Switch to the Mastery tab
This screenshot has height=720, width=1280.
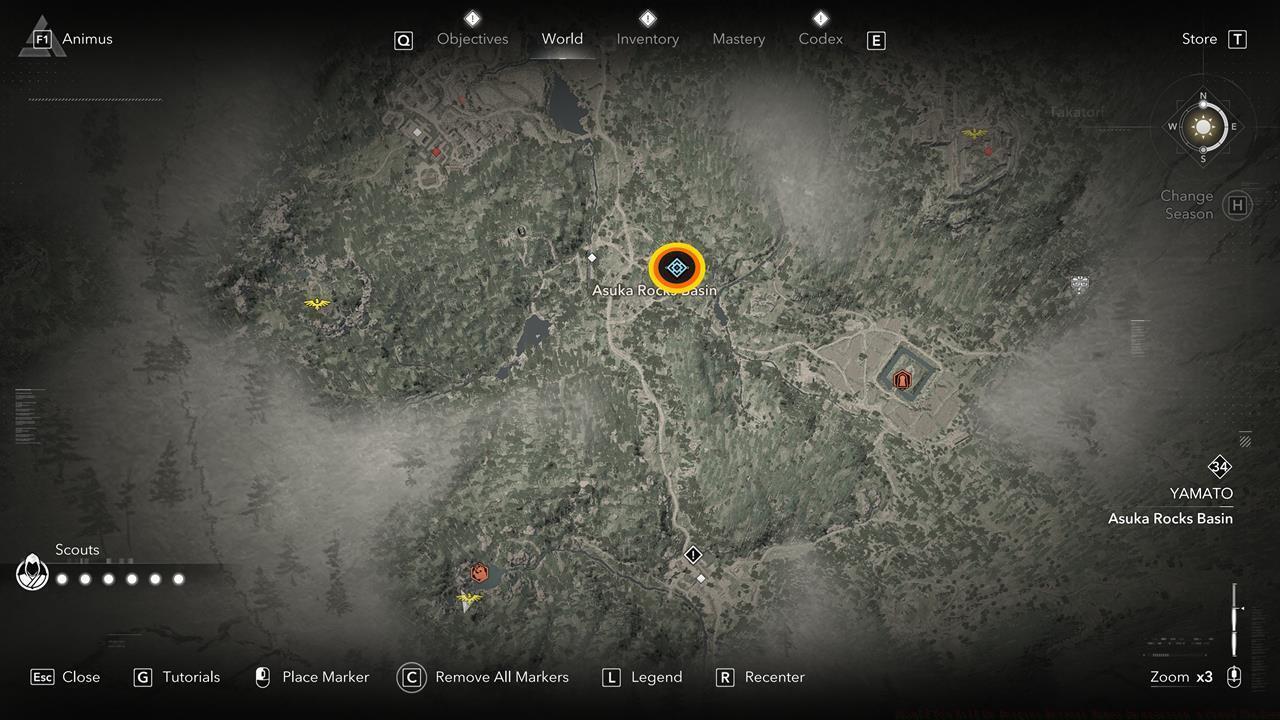click(739, 39)
